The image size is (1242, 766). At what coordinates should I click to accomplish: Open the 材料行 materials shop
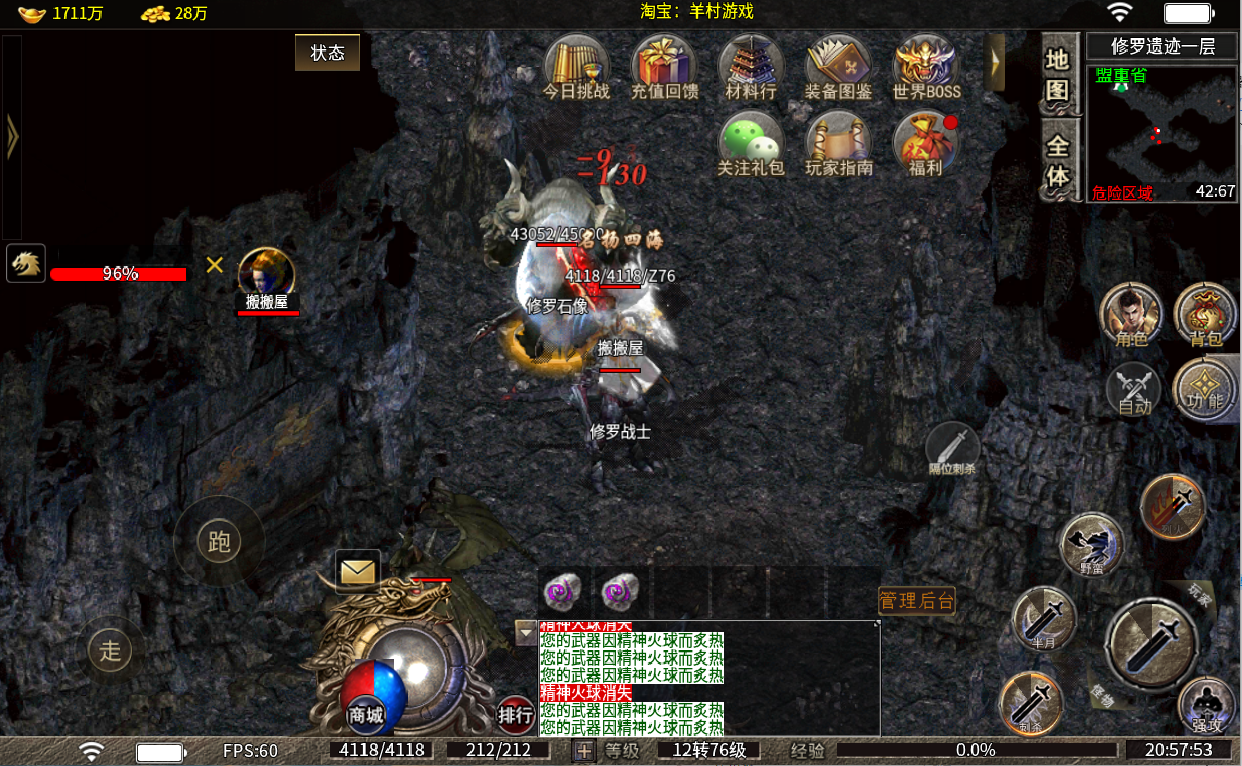coord(751,66)
